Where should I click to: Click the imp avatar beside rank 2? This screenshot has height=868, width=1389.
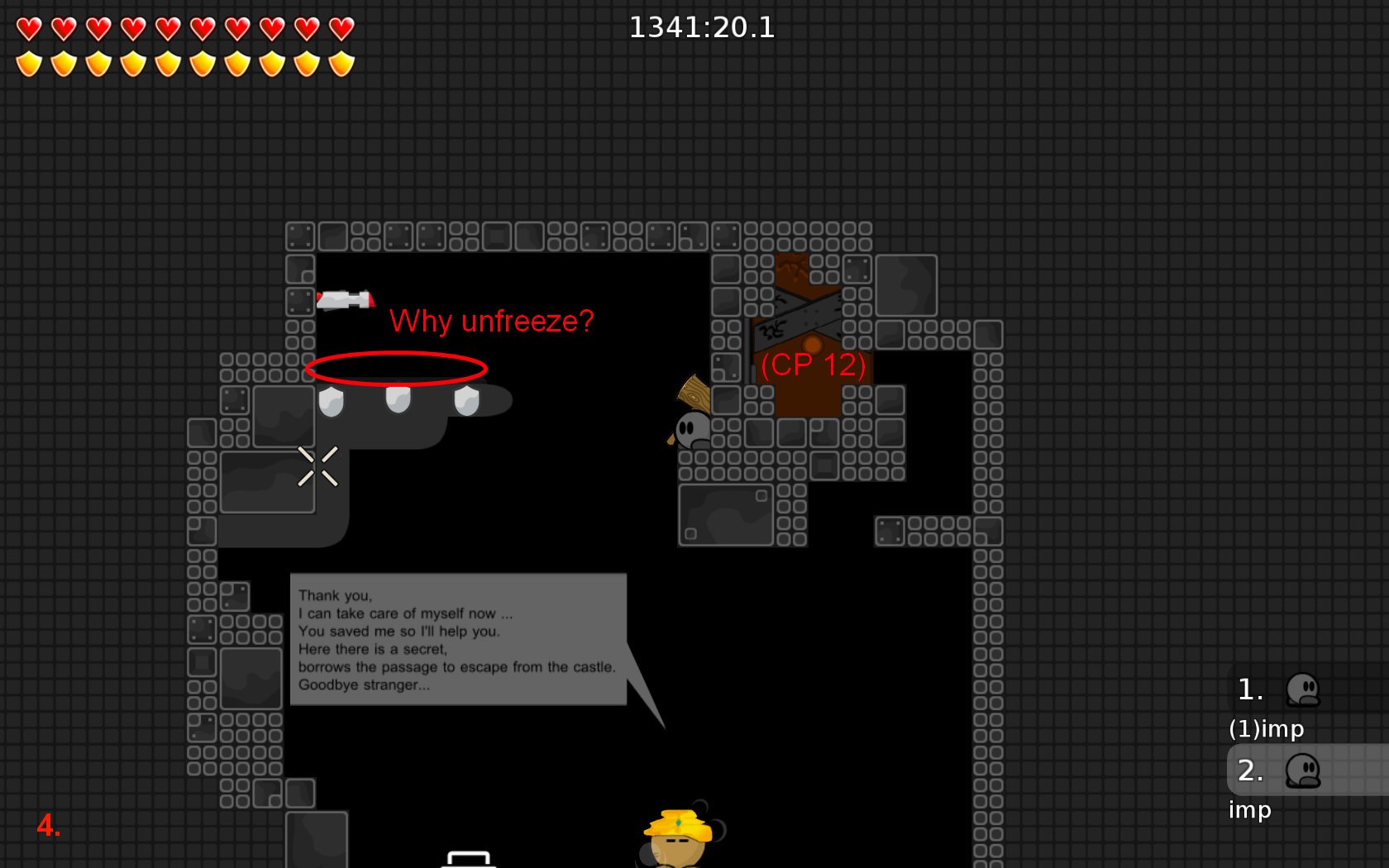1304,770
